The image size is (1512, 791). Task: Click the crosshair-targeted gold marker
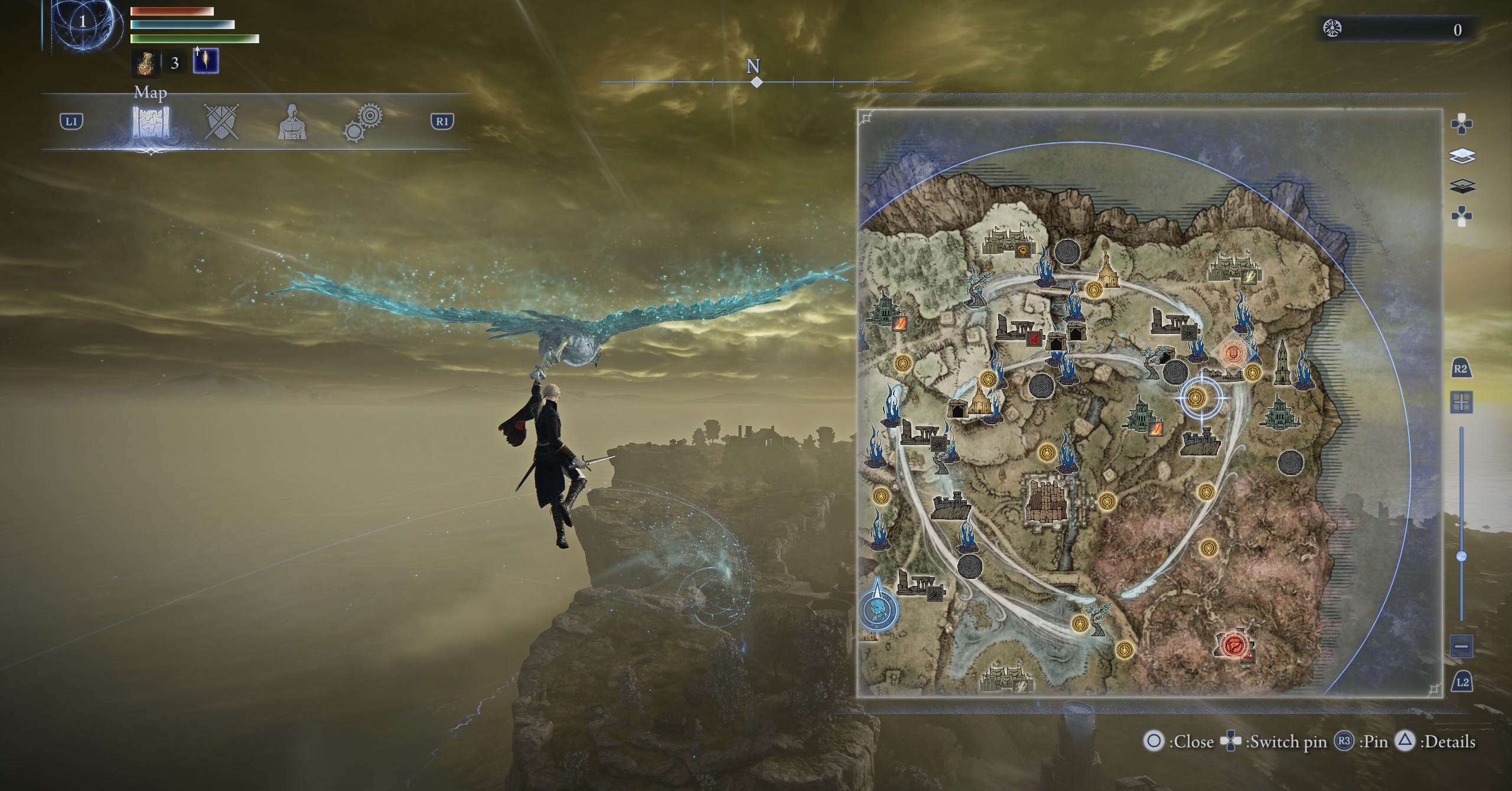pos(1197,398)
